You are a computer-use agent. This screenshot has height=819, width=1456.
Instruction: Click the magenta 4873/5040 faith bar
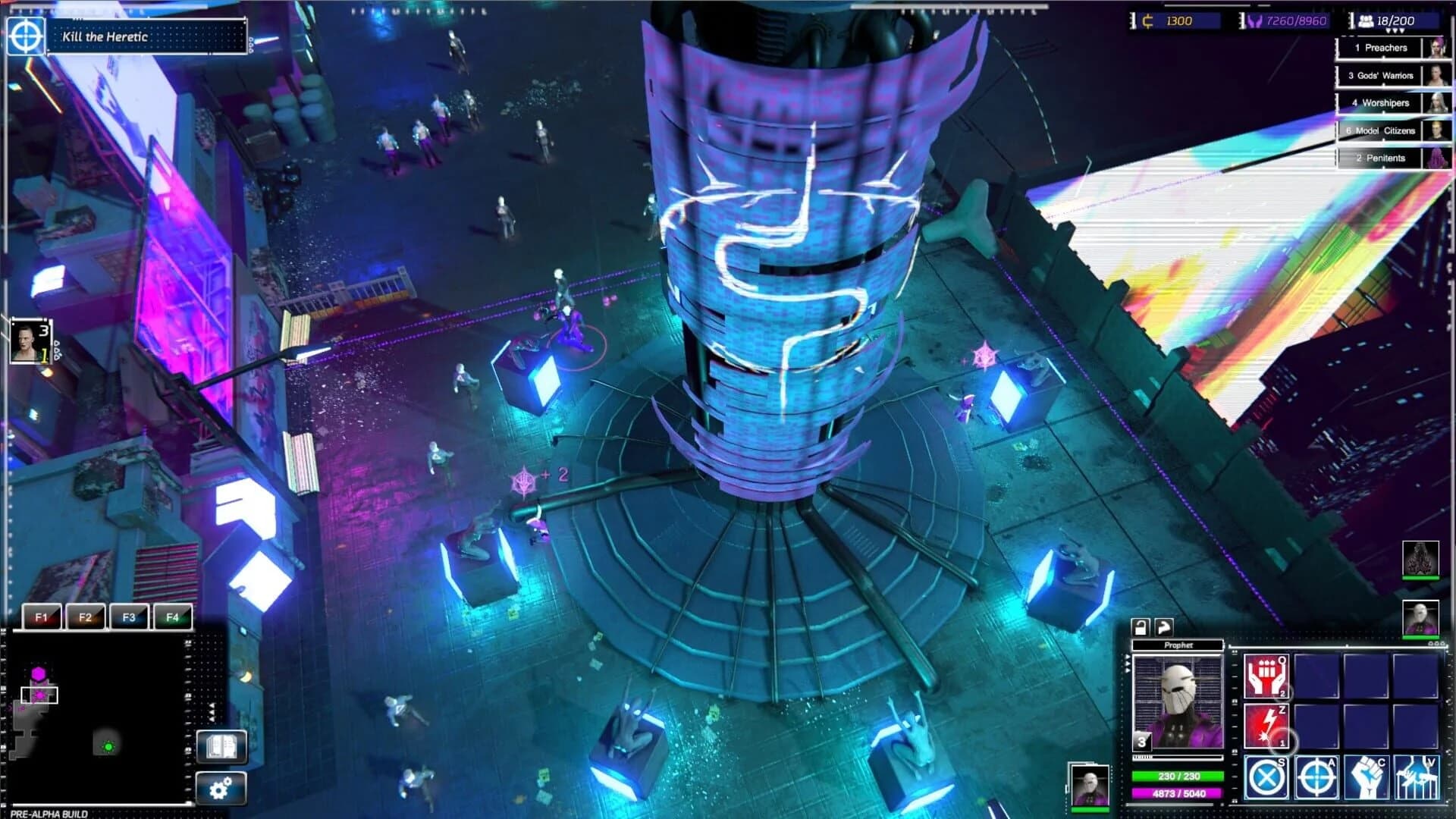[x=1177, y=793]
